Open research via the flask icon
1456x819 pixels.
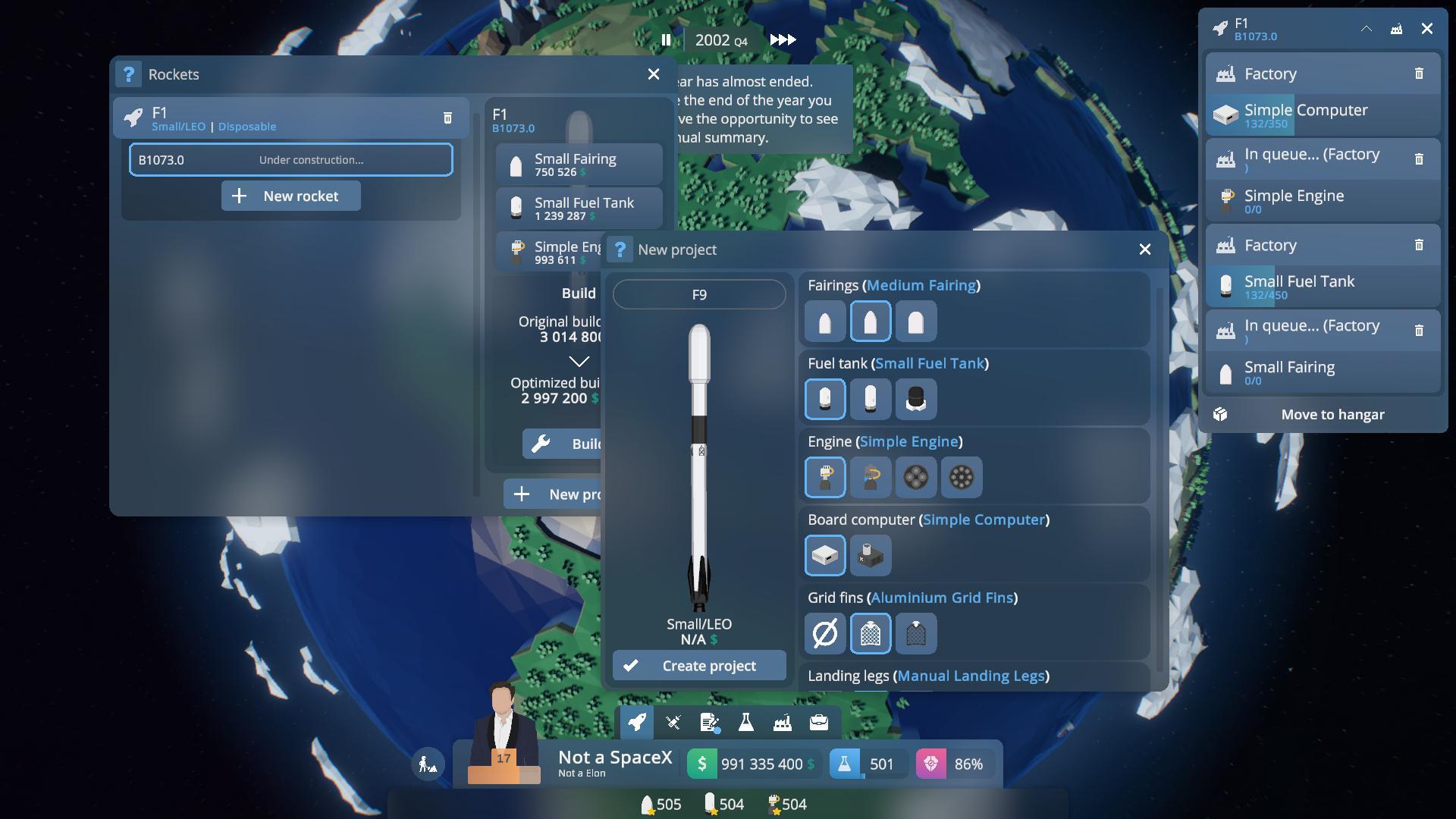pos(747,722)
